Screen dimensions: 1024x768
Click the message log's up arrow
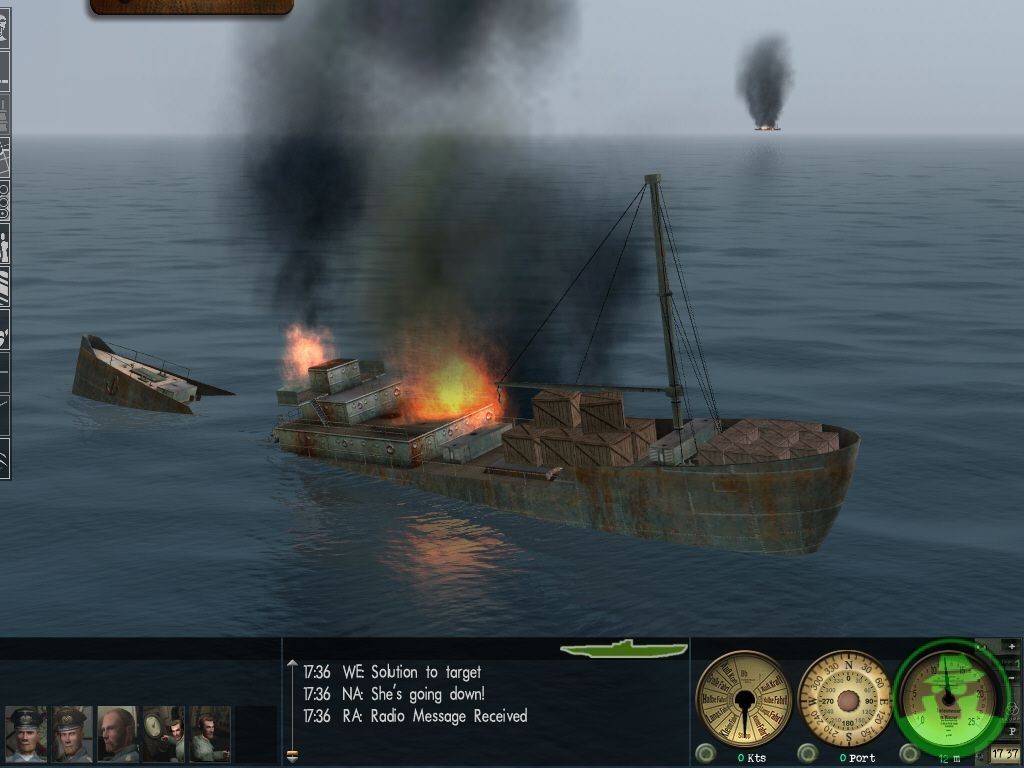click(x=292, y=664)
